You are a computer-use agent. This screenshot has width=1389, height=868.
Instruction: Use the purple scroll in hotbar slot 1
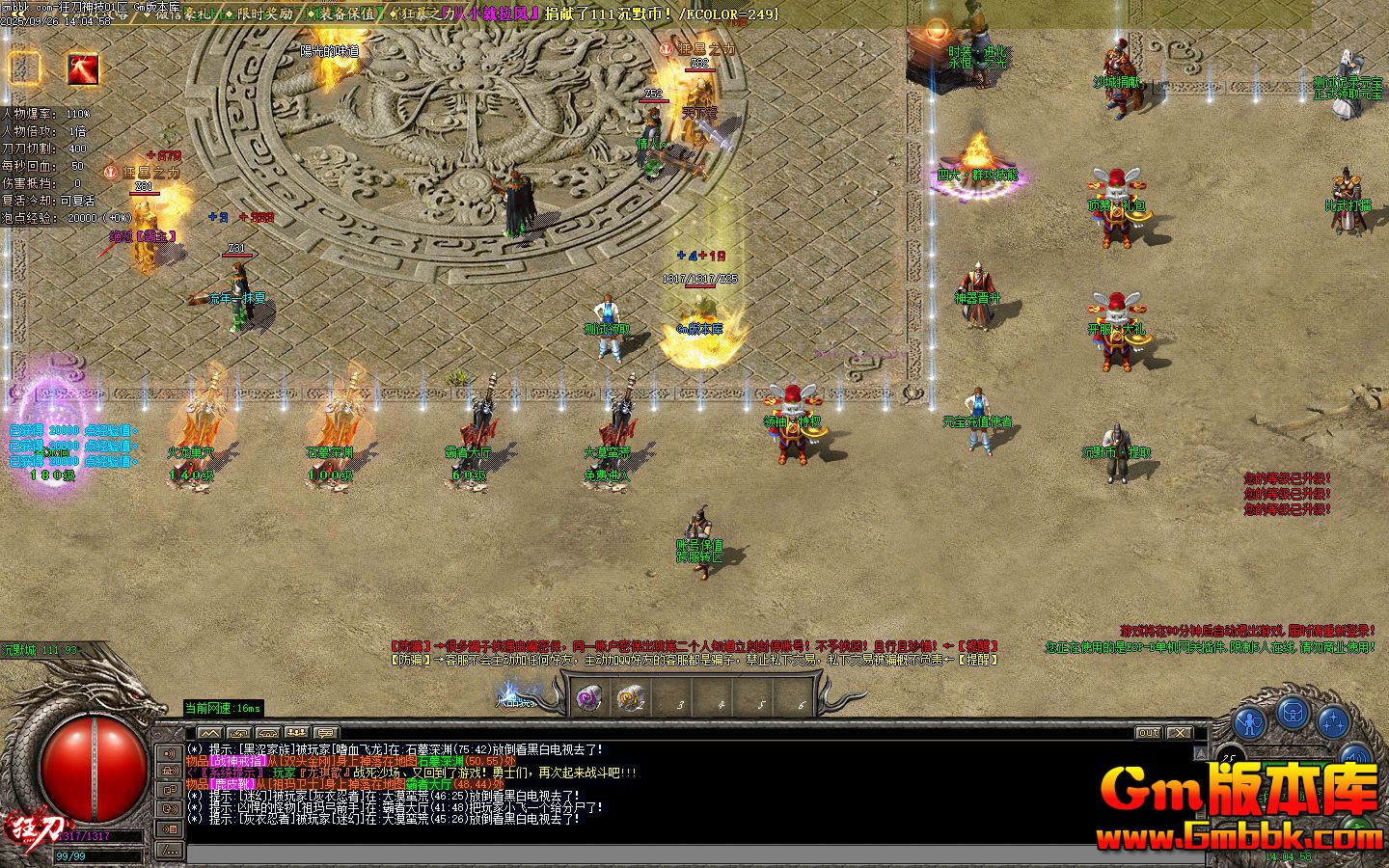point(589,699)
